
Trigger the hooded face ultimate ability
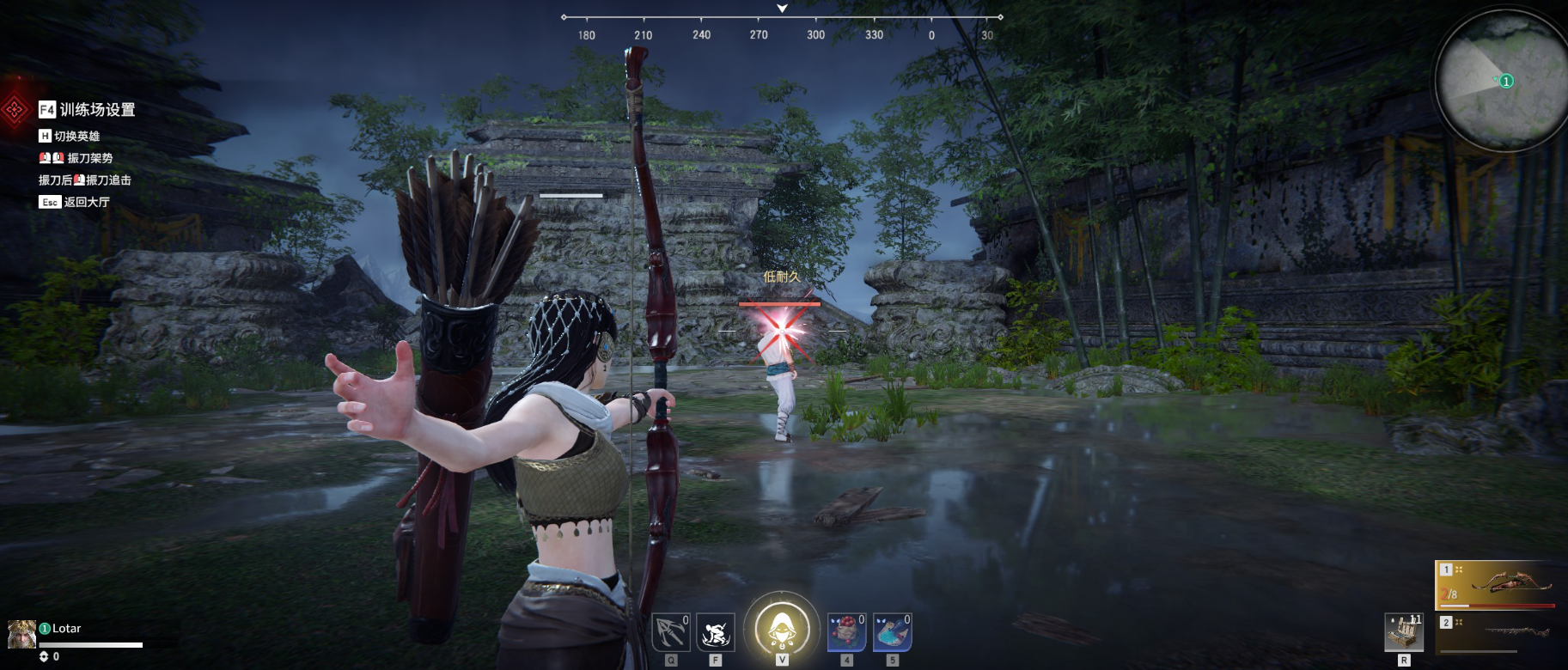coord(781,628)
